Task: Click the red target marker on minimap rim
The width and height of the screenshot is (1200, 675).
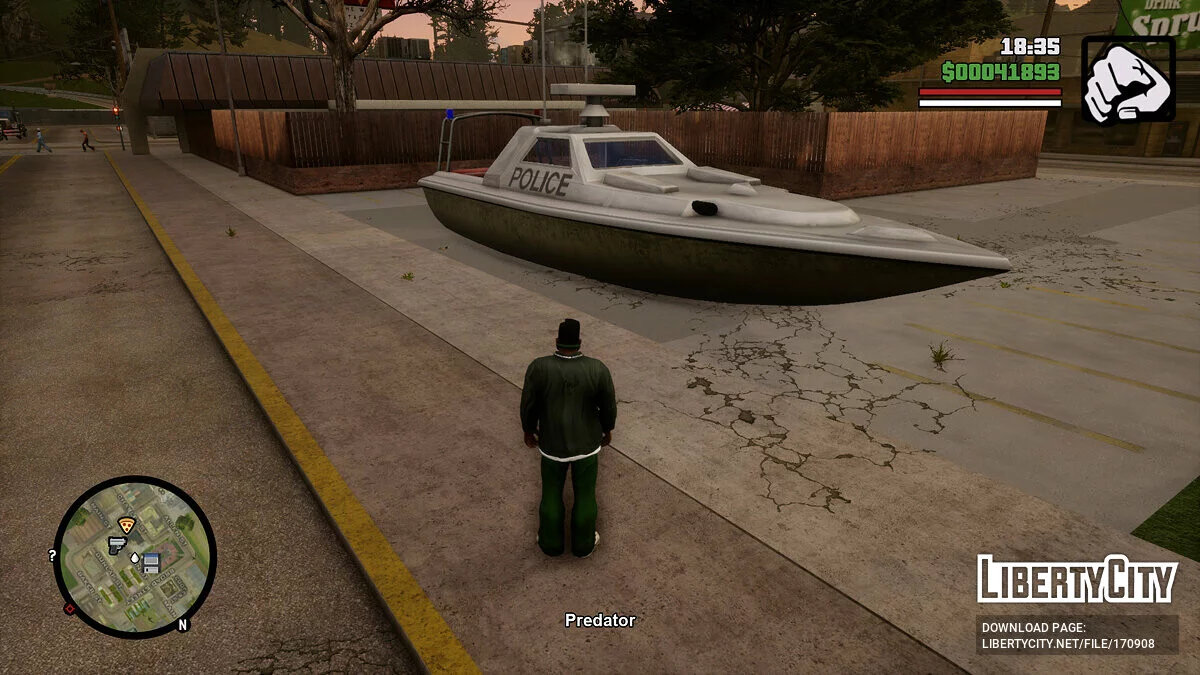Action: point(70,608)
